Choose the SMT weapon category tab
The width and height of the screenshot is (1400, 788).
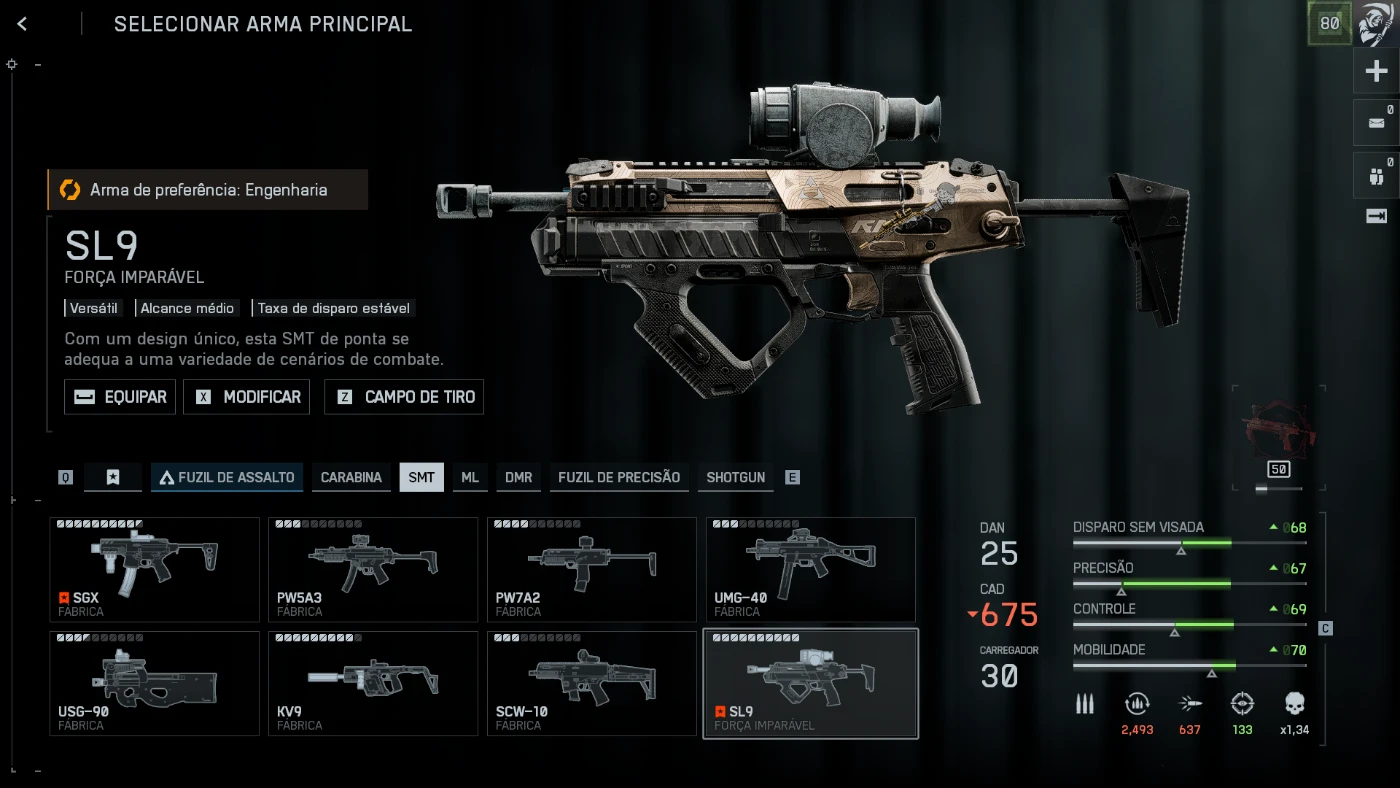tap(421, 477)
